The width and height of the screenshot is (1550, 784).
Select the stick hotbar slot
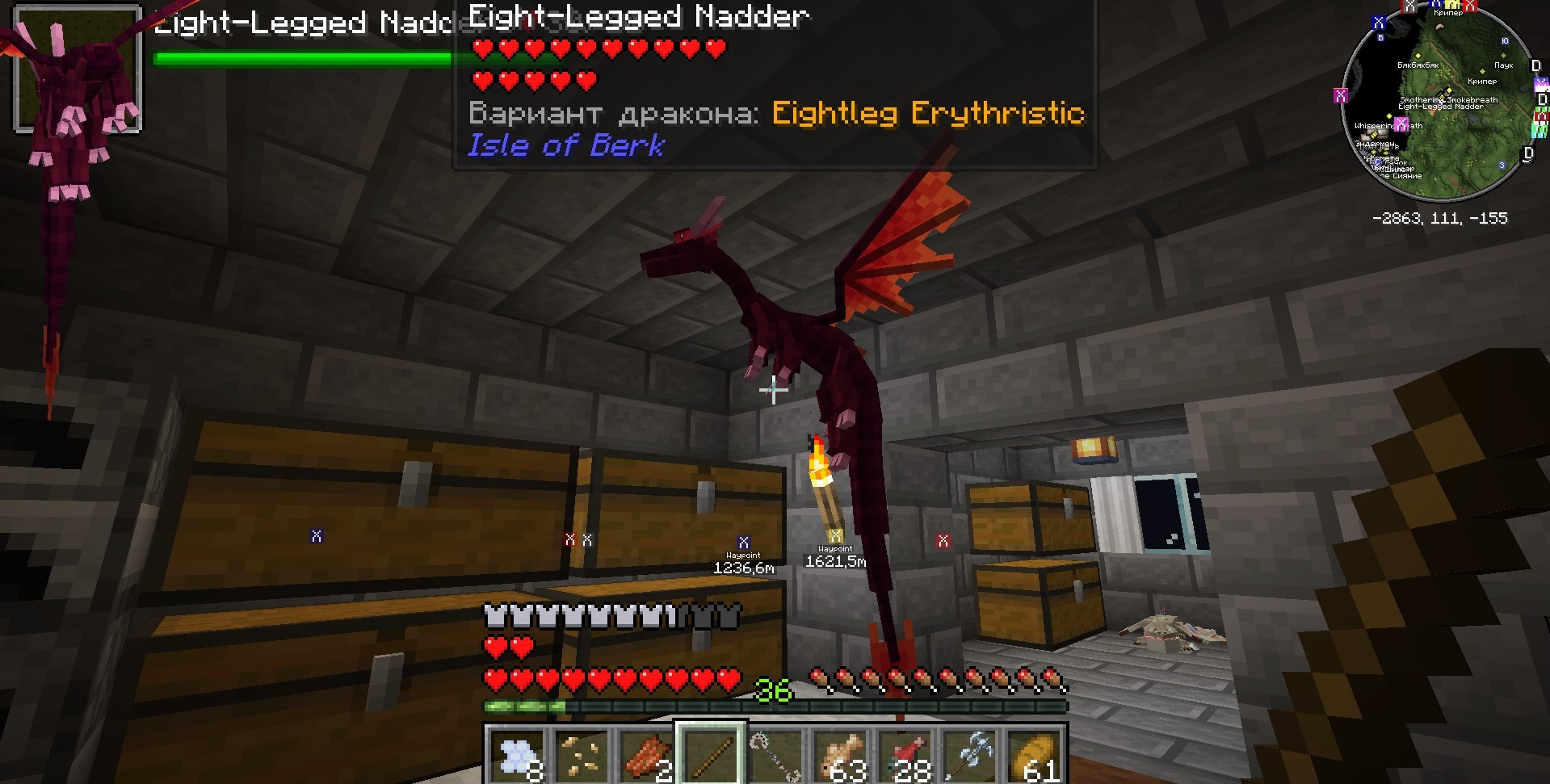[x=711, y=755]
